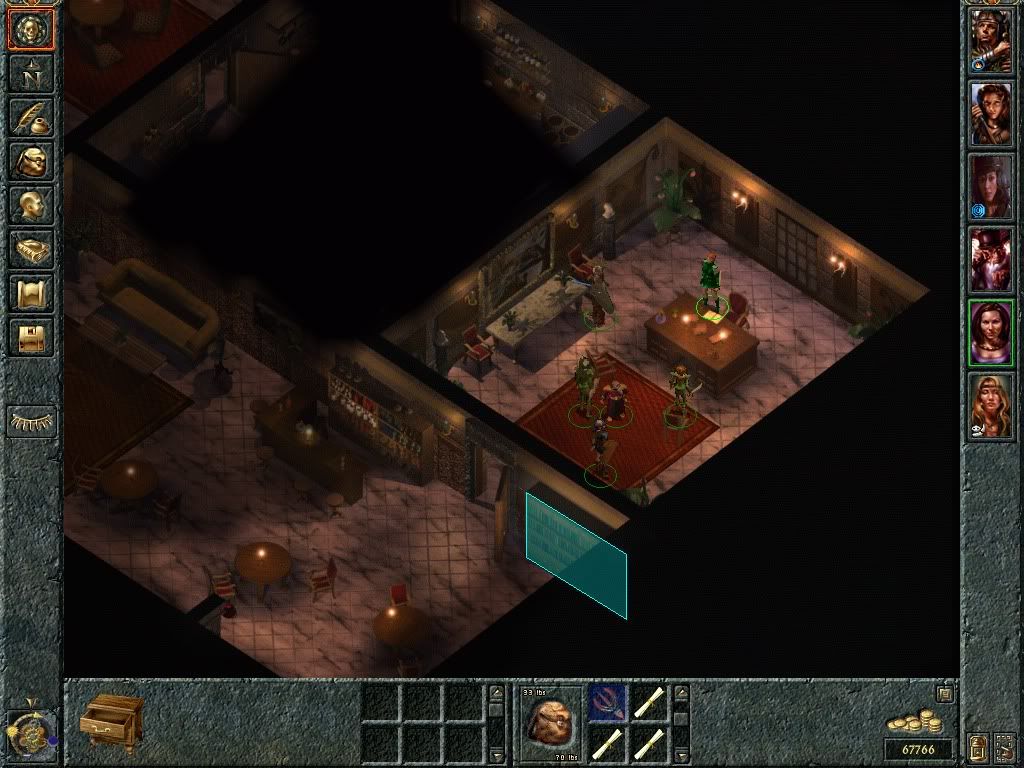The width and height of the screenshot is (1024, 768).
Task: Show the character record with the bald head icon
Action: pos(31,205)
